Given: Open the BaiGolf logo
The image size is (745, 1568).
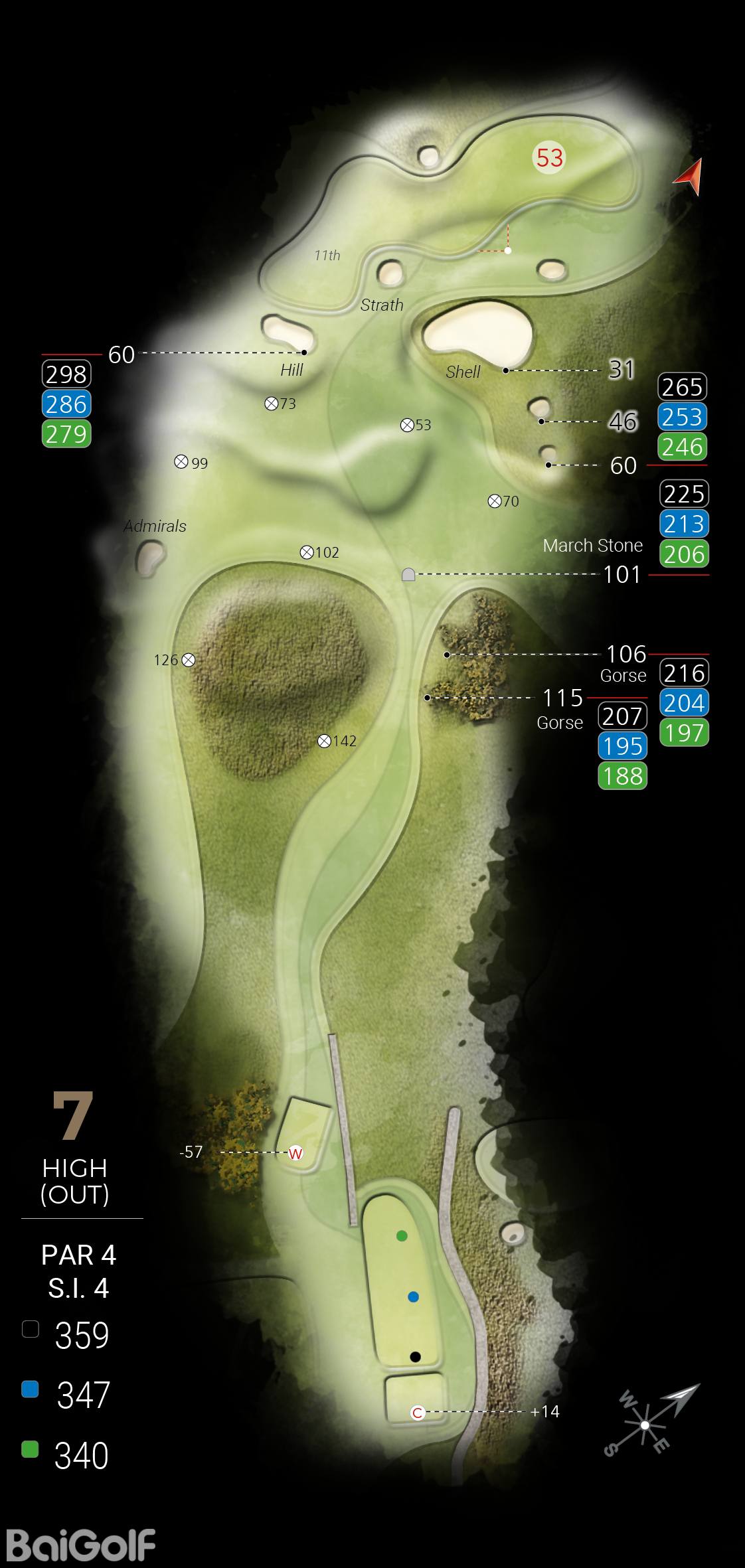Looking at the screenshot, I should coord(80,1544).
